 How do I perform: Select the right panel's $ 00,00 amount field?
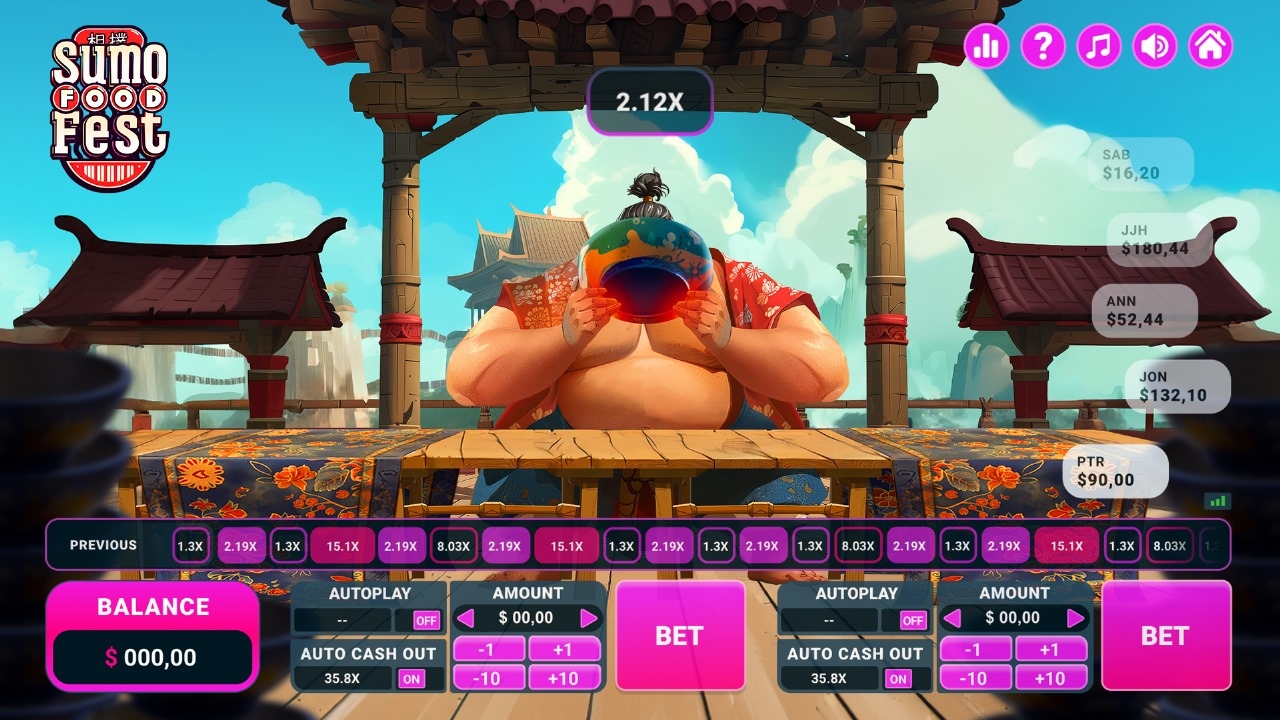[1013, 618]
